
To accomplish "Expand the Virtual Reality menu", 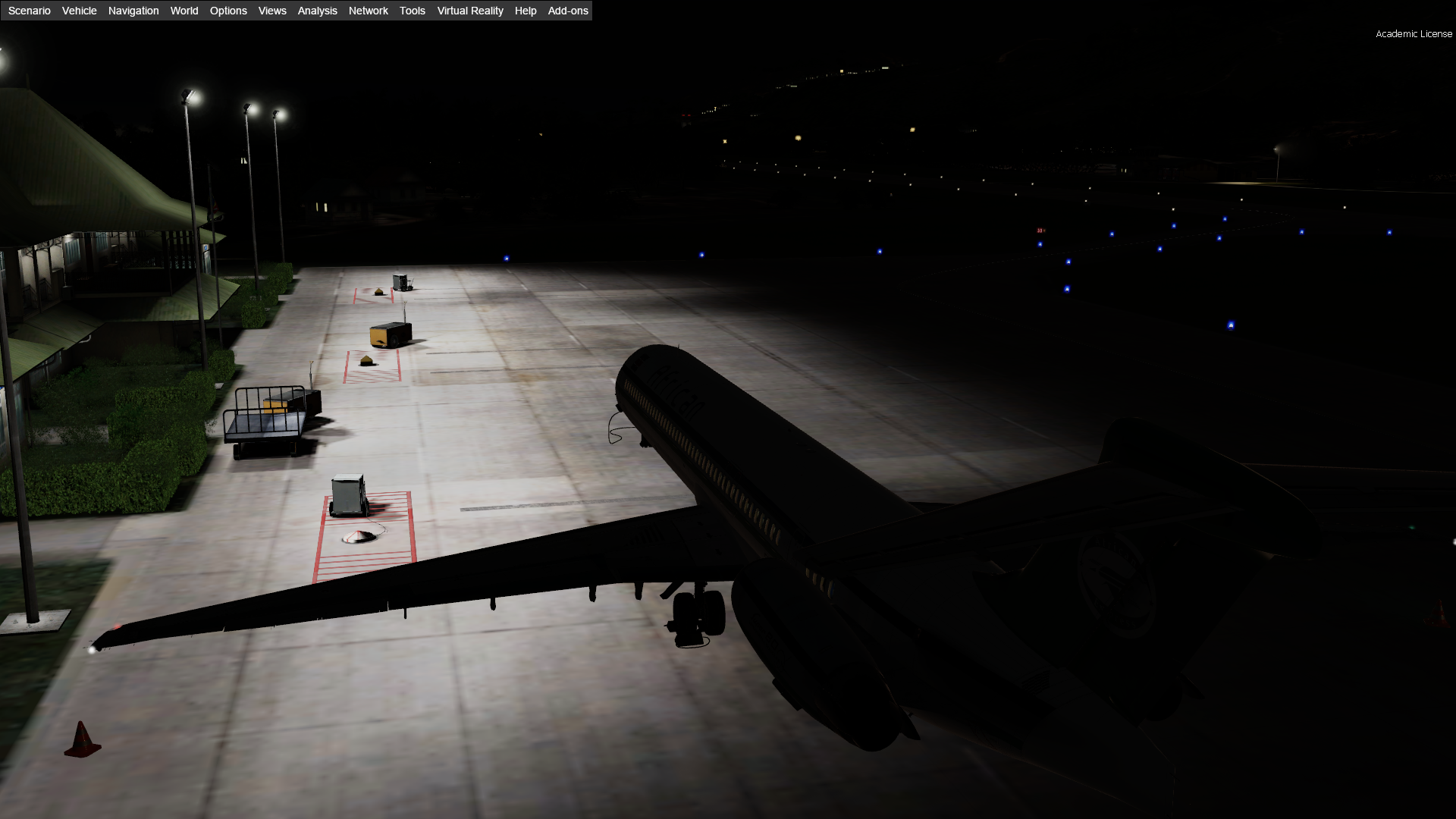I will coord(470,11).
